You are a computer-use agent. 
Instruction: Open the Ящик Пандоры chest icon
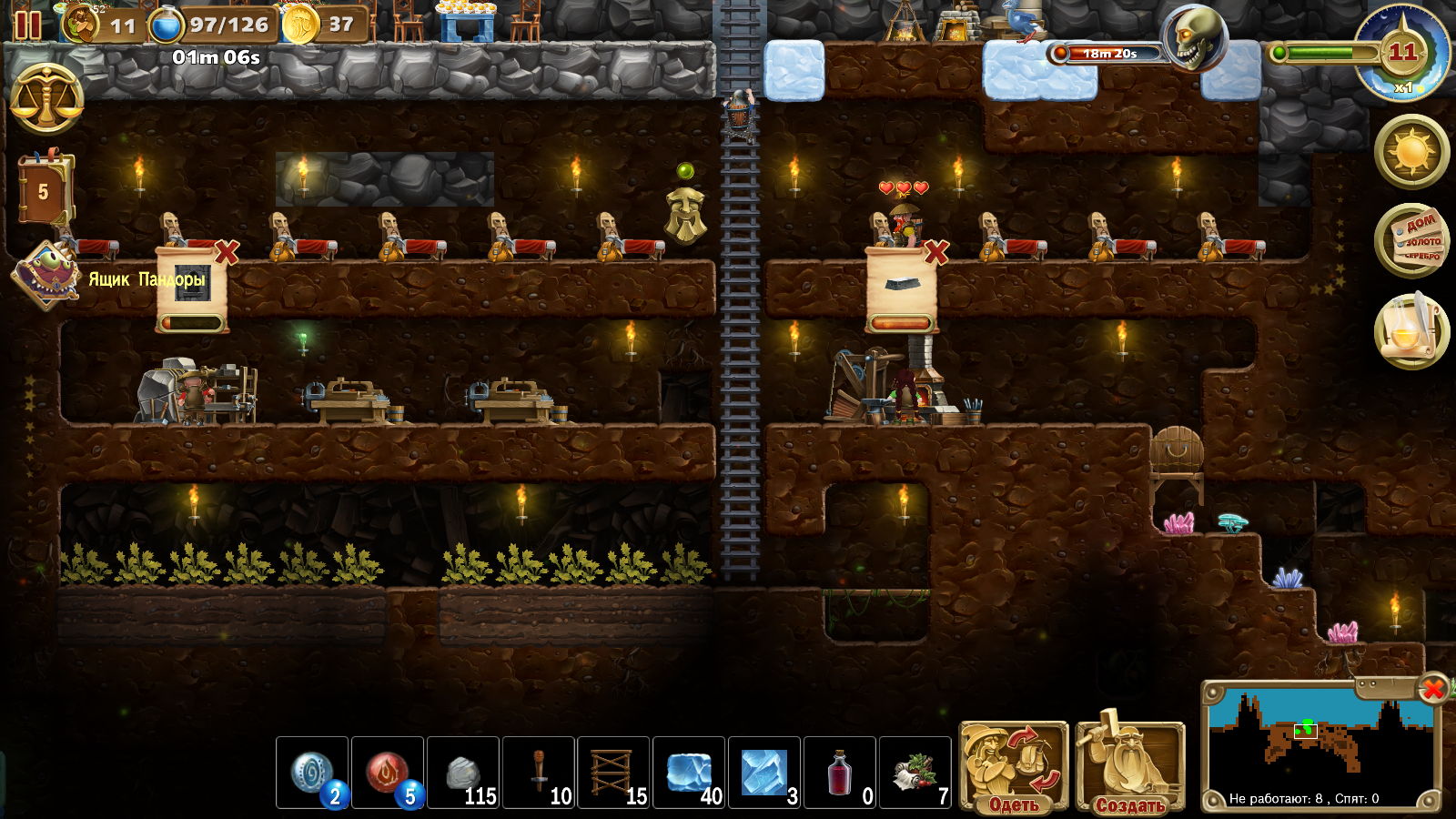[x=46, y=272]
